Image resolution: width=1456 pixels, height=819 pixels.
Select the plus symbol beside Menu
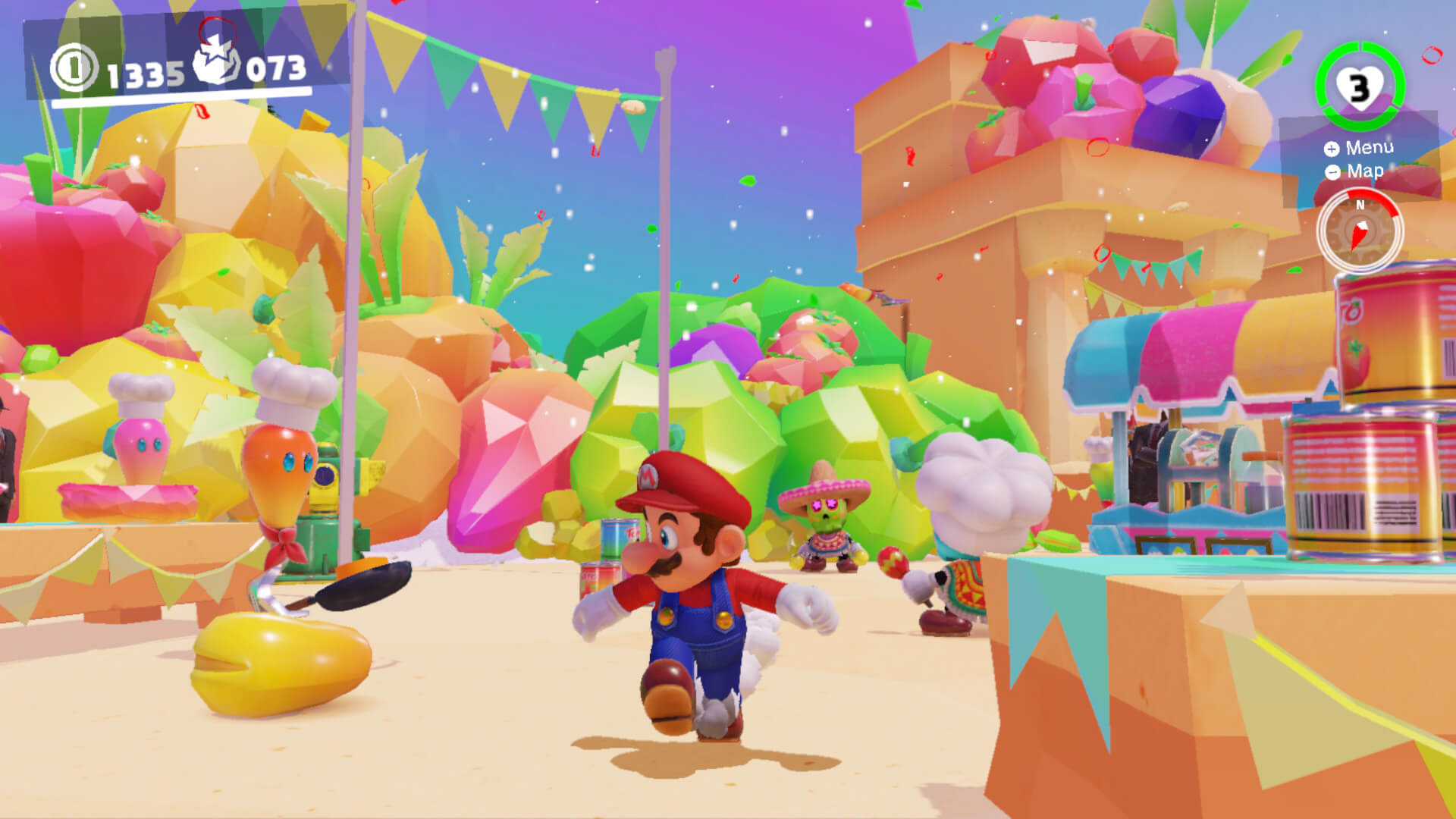1330,149
